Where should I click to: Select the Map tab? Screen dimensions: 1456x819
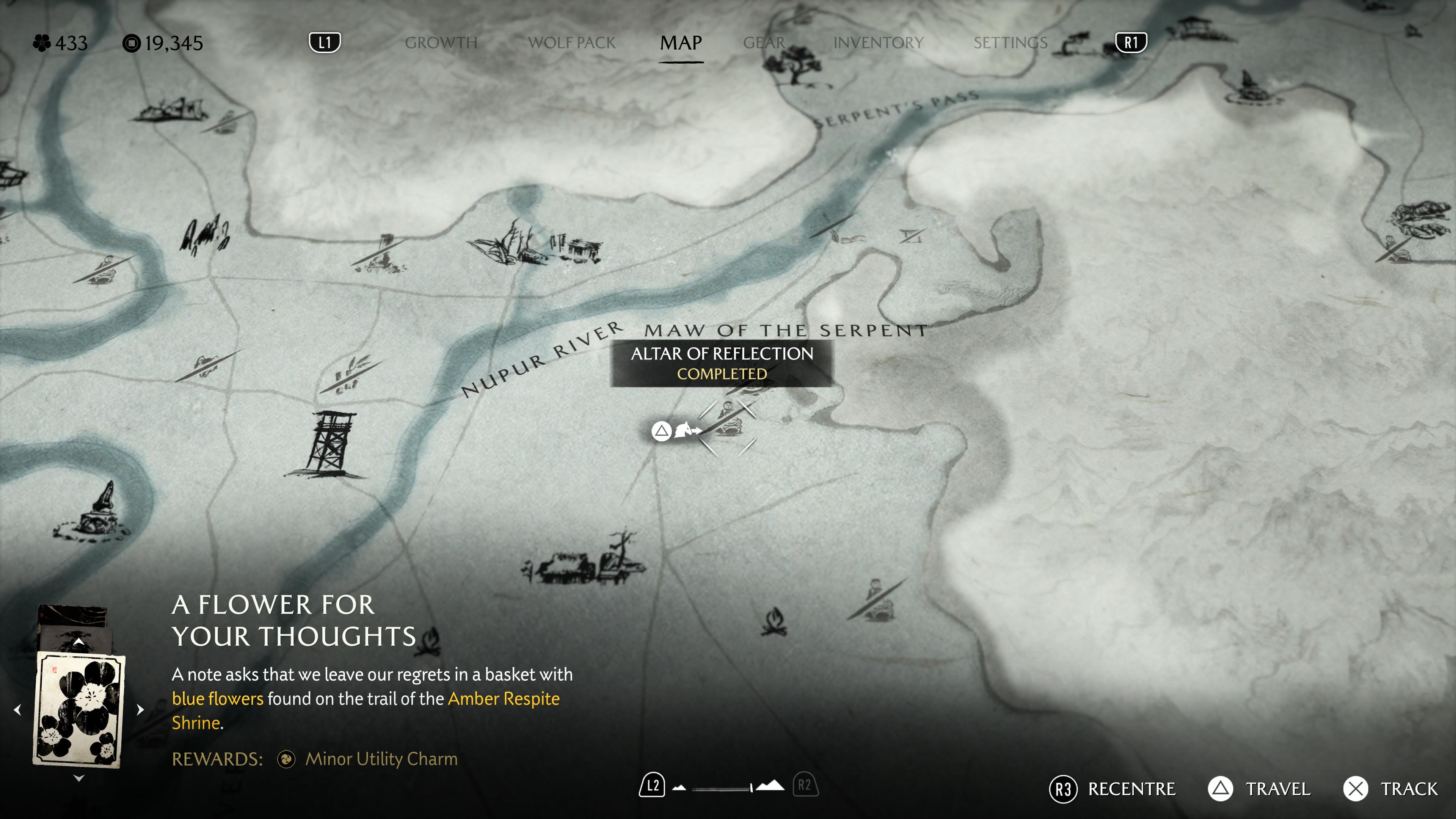681,43
